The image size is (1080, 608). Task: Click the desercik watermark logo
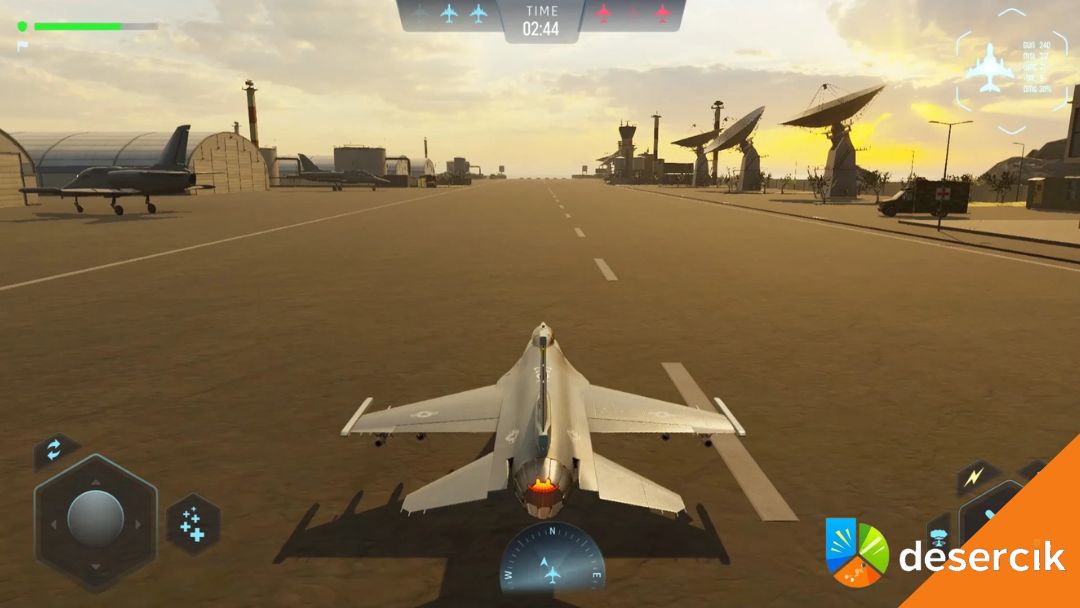pyautogui.click(x=946, y=554)
